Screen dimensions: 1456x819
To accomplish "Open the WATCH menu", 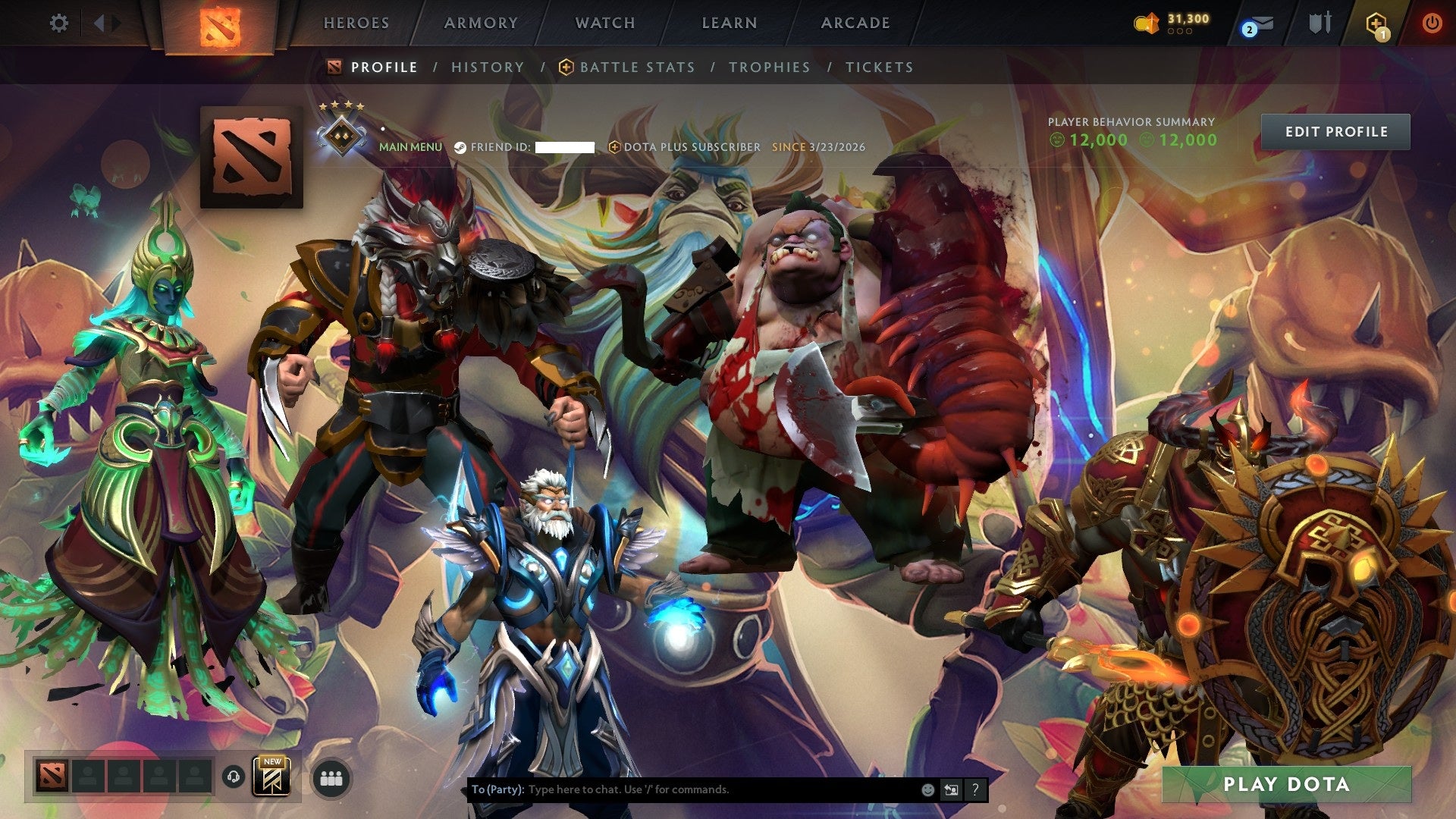I will [x=604, y=23].
